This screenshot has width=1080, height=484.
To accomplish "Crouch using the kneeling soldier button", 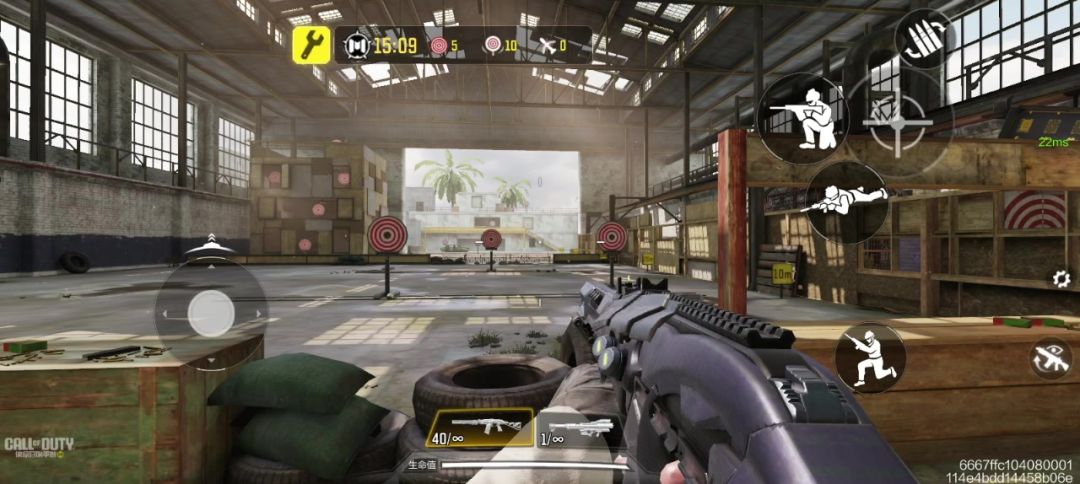I will [x=870, y=357].
